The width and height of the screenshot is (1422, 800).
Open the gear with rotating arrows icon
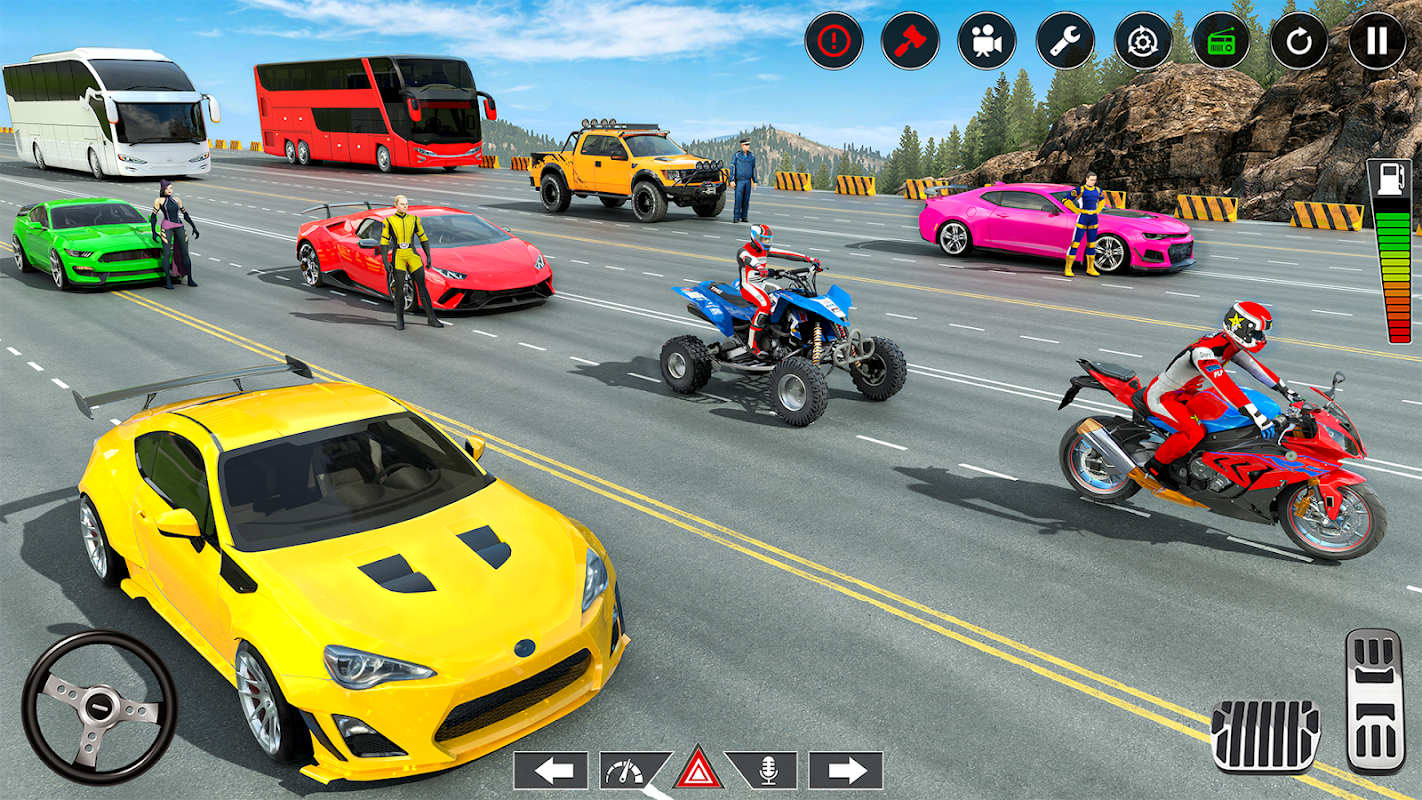click(1143, 41)
